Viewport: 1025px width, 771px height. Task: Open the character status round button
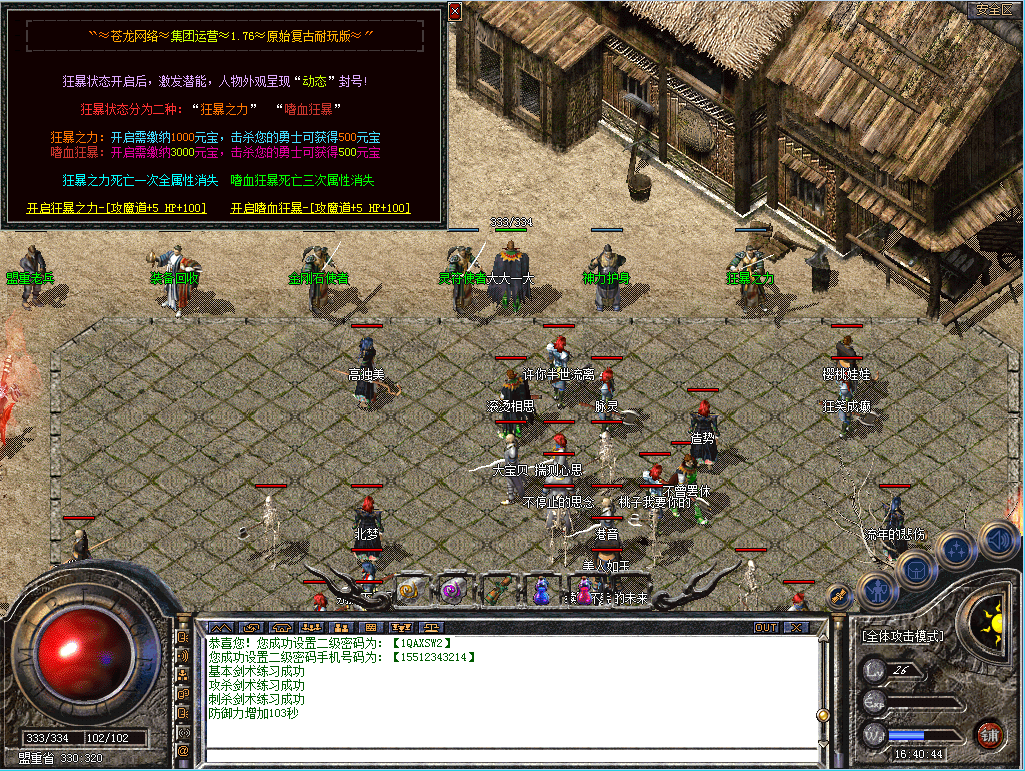pyautogui.click(x=877, y=590)
